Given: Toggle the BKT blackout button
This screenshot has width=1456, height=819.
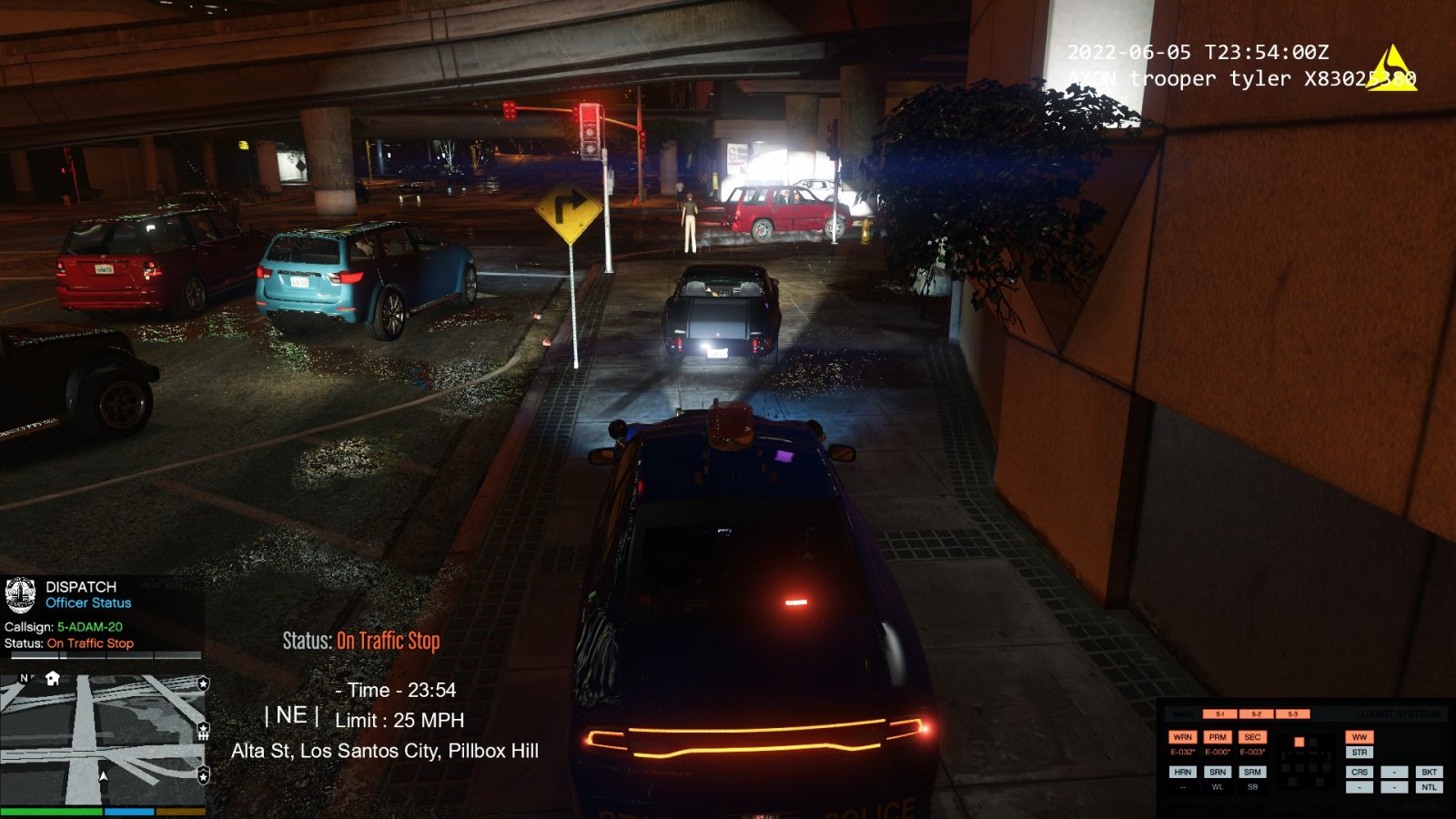Looking at the screenshot, I should tap(1429, 772).
